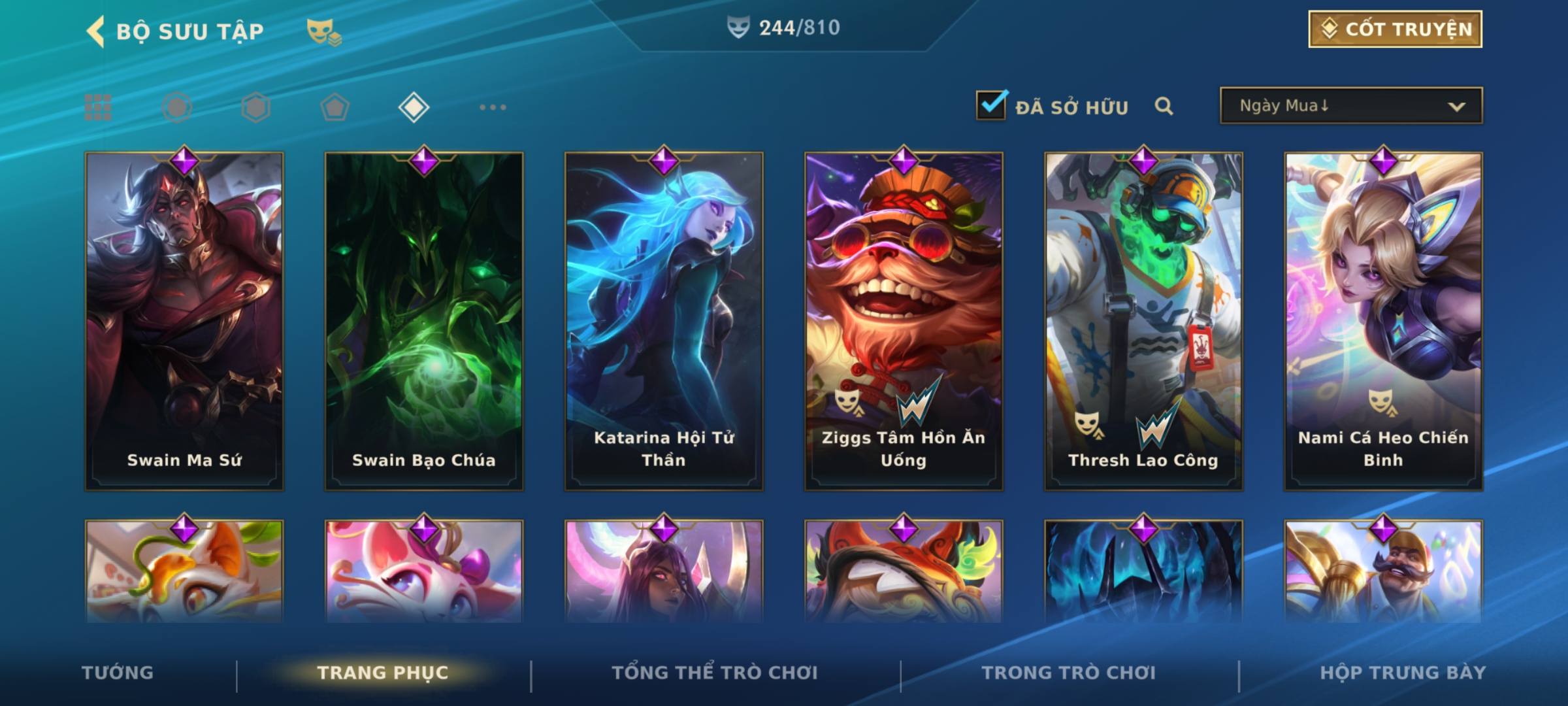This screenshot has height=706, width=1568.
Task: Open Katarina Hội Tử Thần skin
Action: tap(664, 320)
